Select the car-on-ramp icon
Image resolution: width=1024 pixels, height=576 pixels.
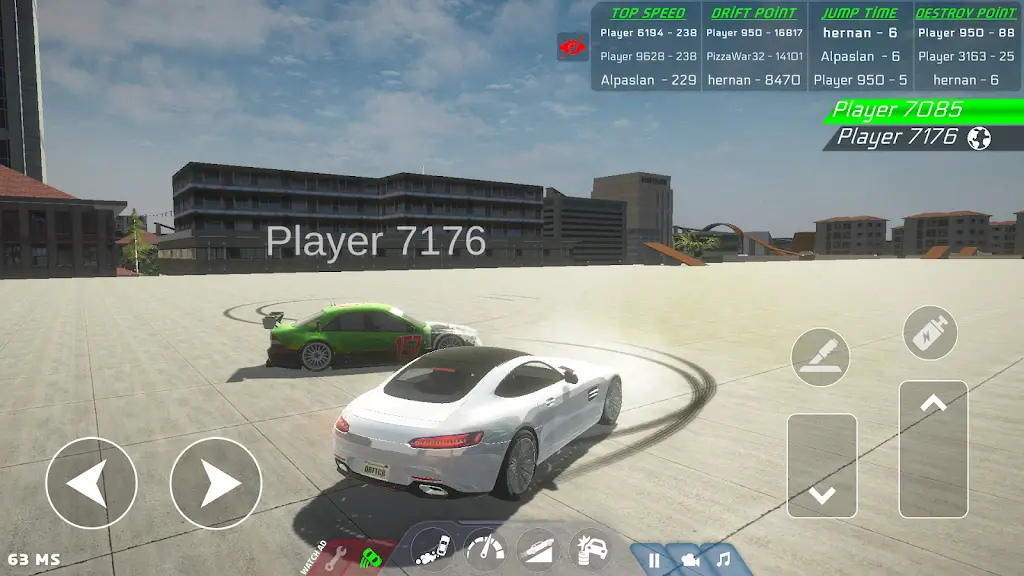tap(537, 551)
